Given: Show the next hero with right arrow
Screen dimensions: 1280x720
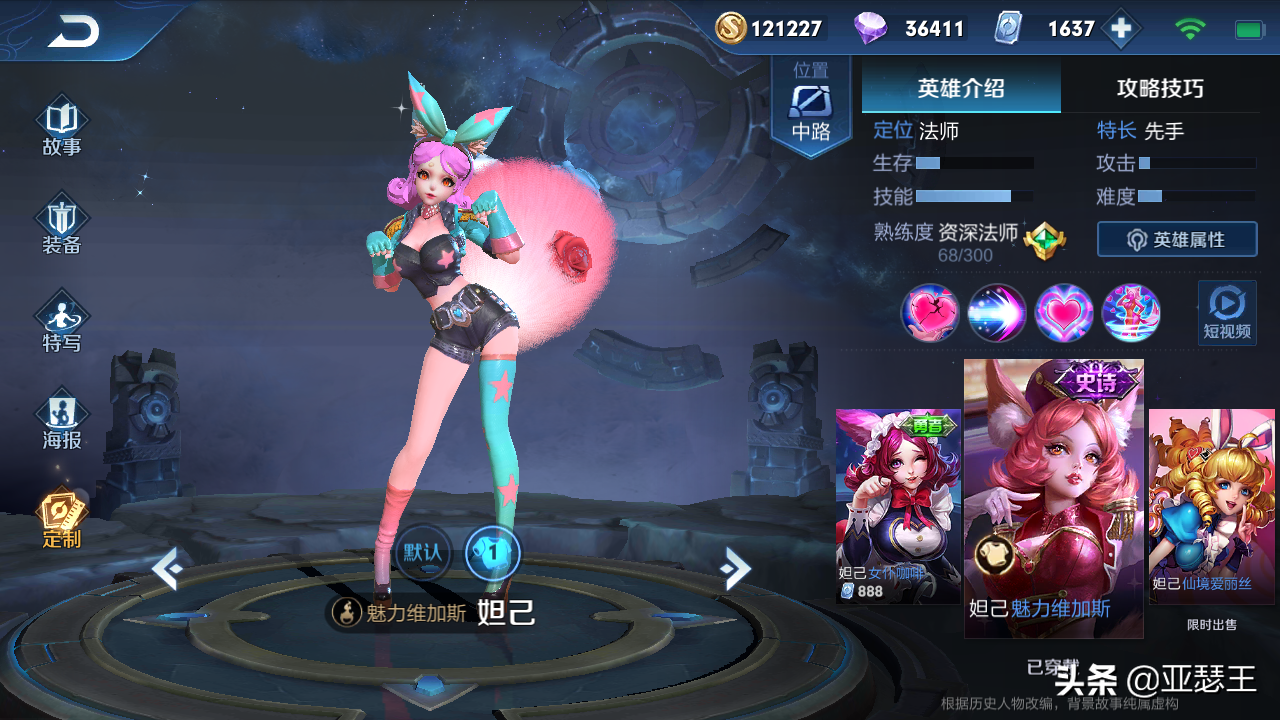Looking at the screenshot, I should click(x=736, y=569).
